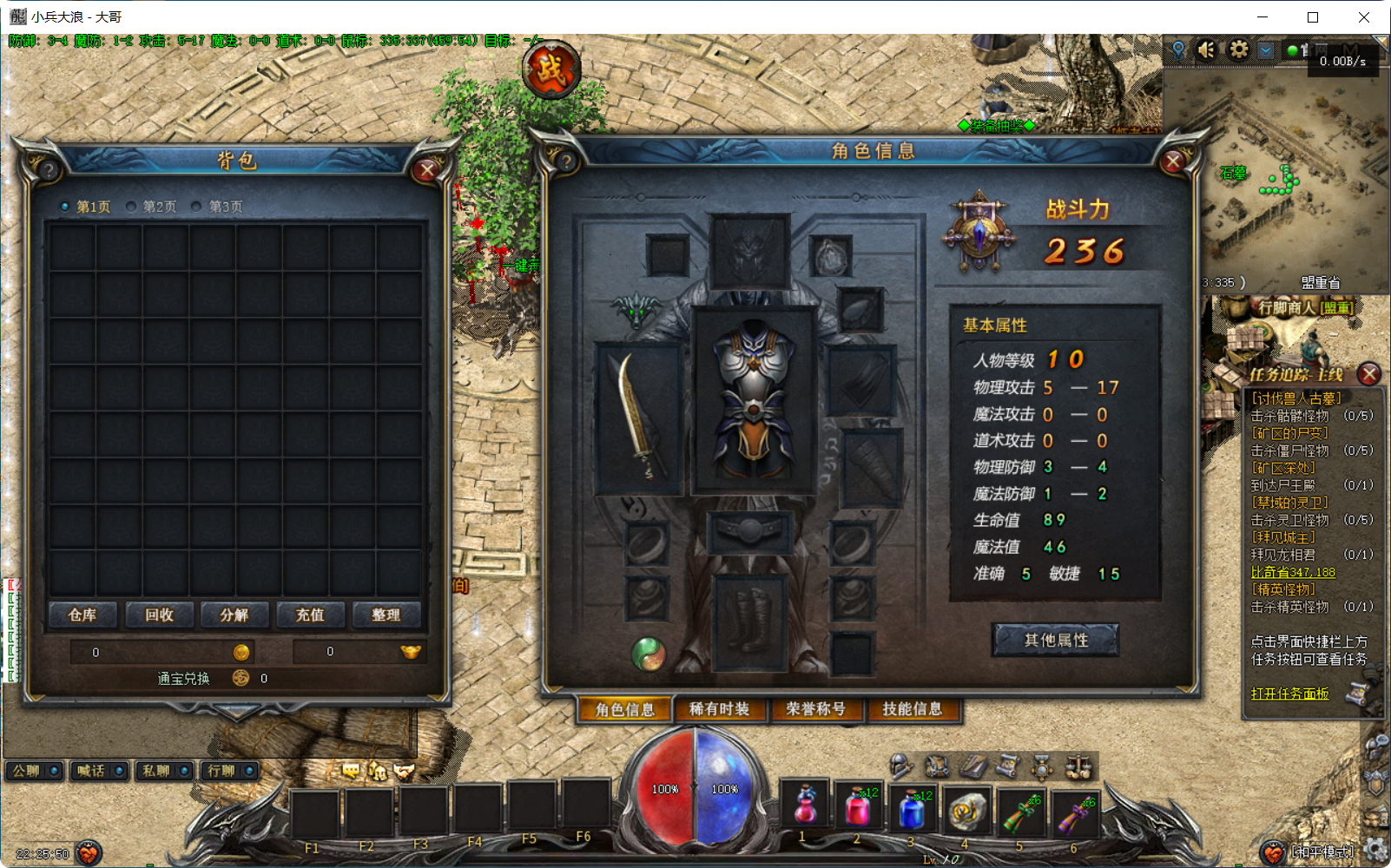The width and height of the screenshot is (1391, 868).
Task: Maximize the game window
Action: click(1313, 17)
